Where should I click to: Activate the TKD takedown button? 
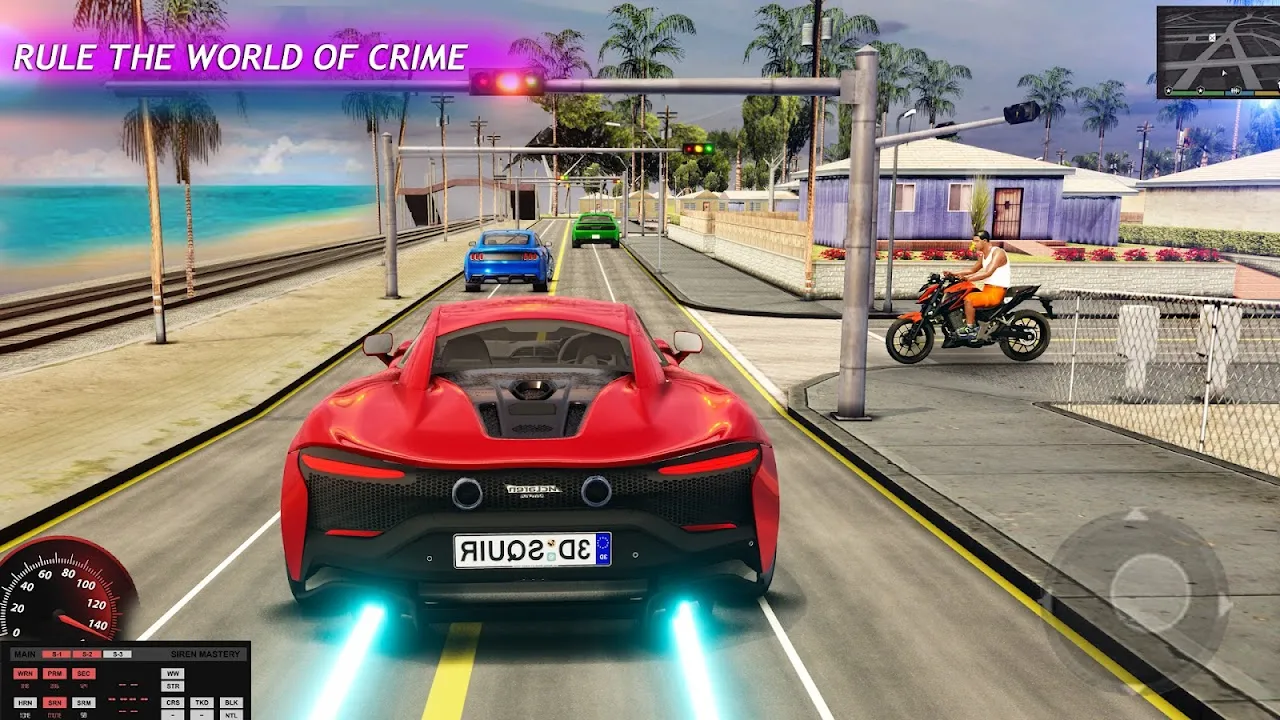[x=202, y=703]
